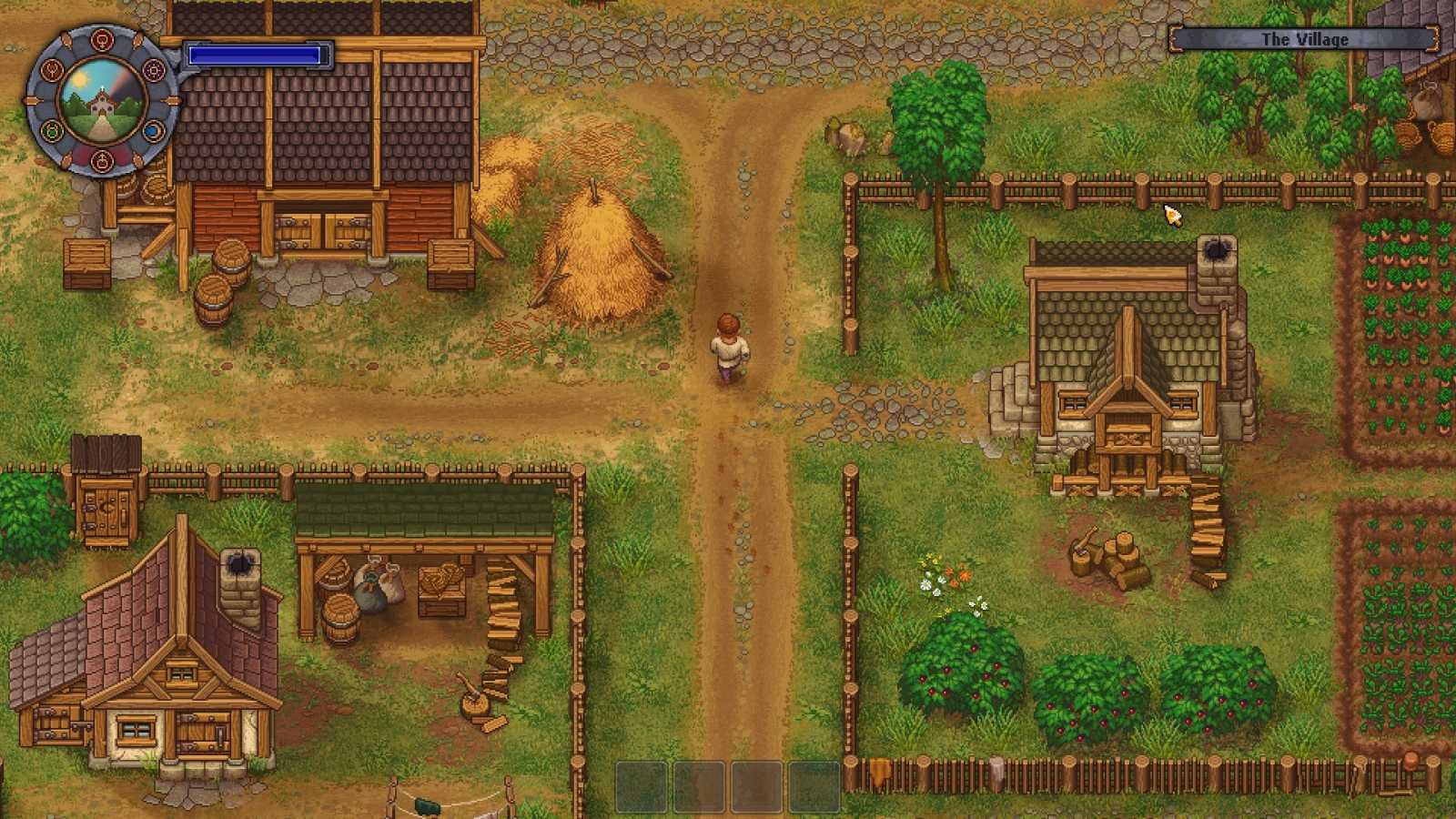Click the purple sigil on the clock's right side
This screenshot has height=819, width=1456.
tap(154, 70)
